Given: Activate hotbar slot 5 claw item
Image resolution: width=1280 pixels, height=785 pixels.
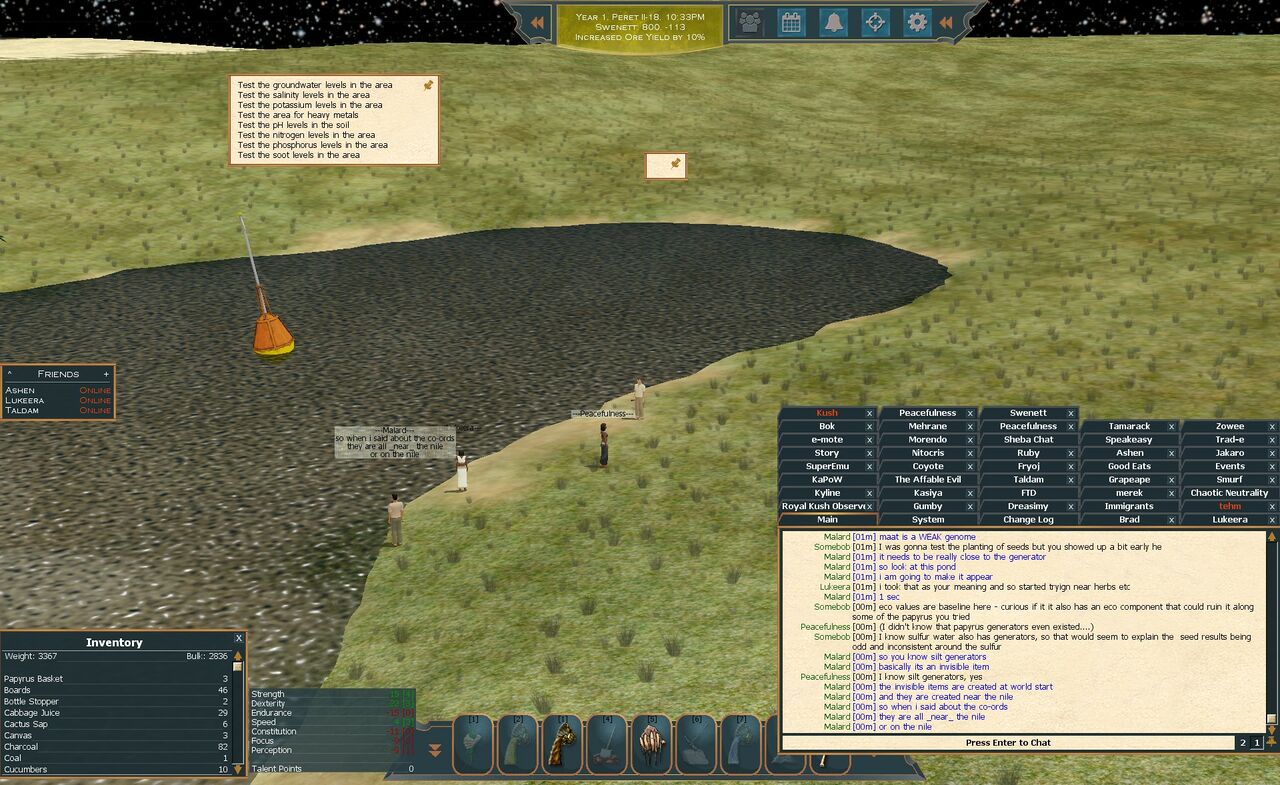Looking at the screenshot, I should tap(651, 744).
